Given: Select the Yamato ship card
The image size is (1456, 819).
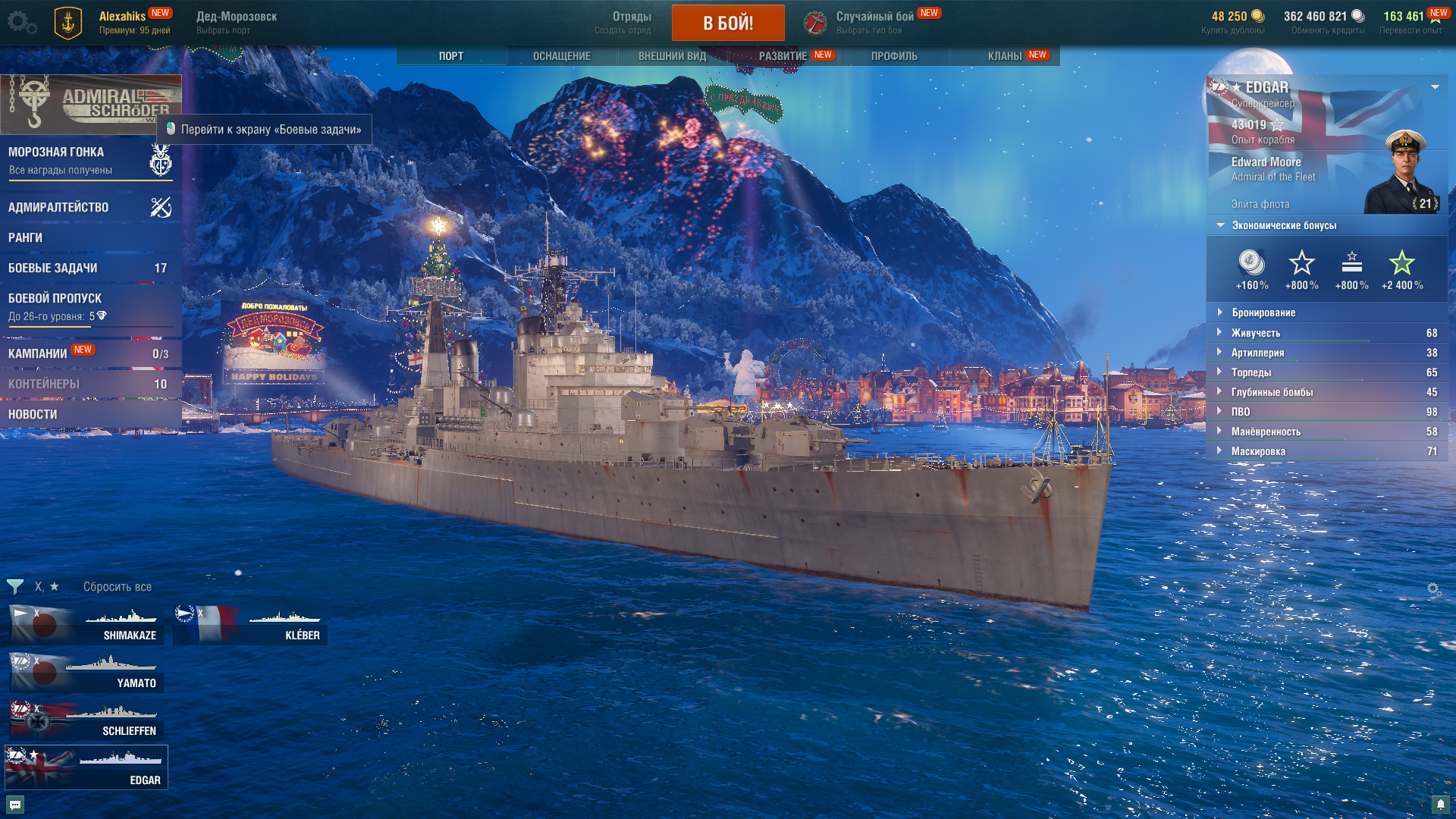Looking at the screenshot, I should (x=86, y=673).
